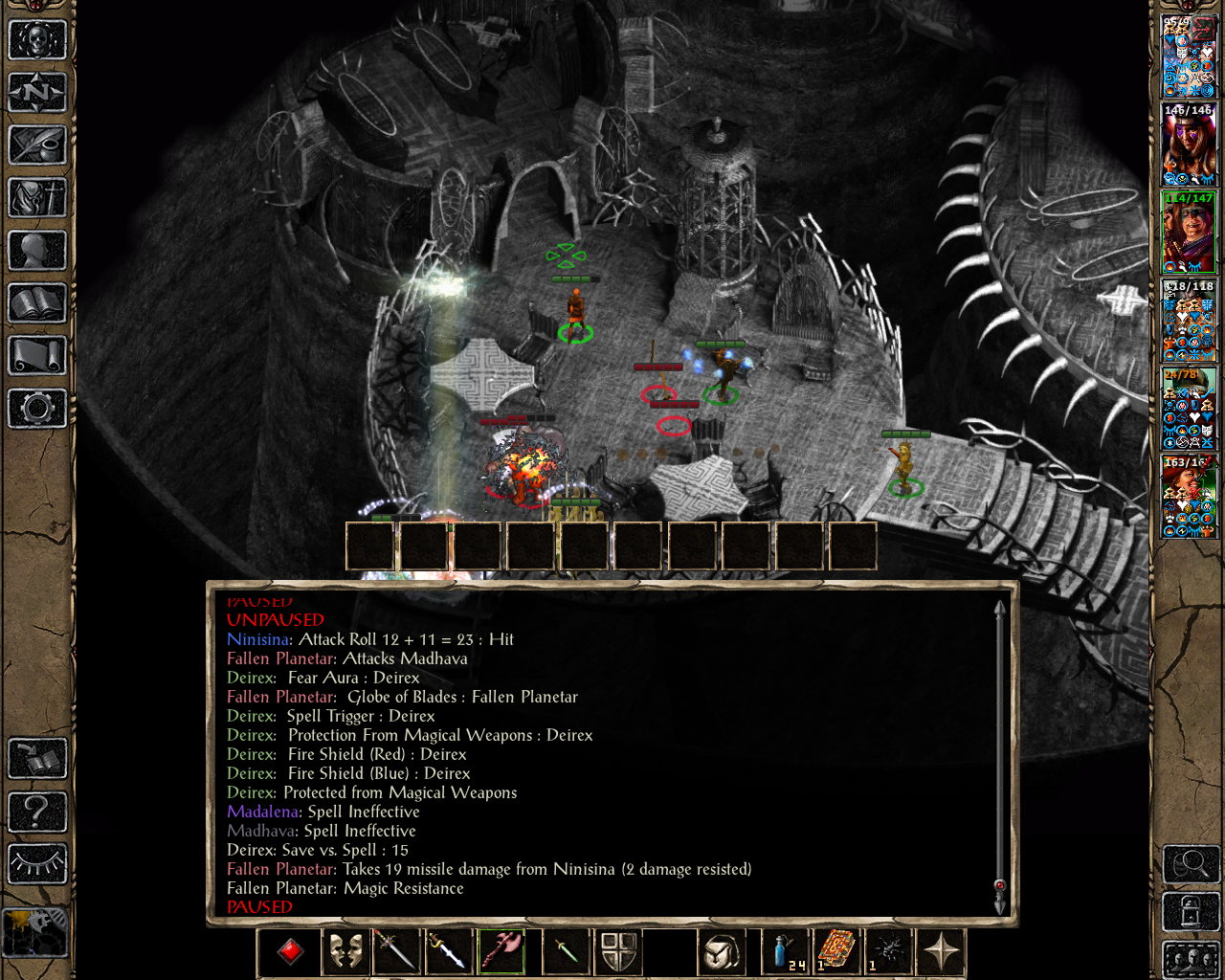1225x980 pixels.
Task: Open the options gear button
Action: [37, 409]
